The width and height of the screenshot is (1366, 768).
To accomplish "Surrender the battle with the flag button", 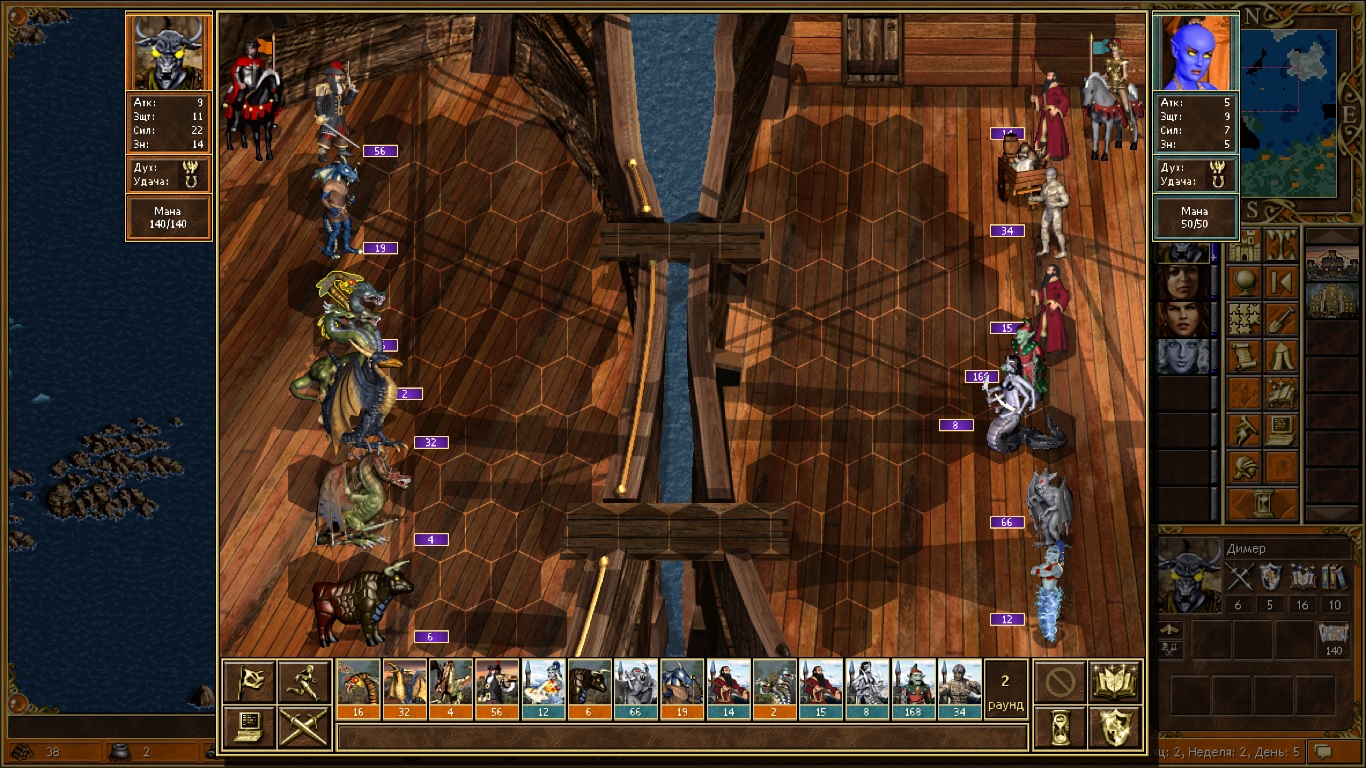I will point(249,682).
